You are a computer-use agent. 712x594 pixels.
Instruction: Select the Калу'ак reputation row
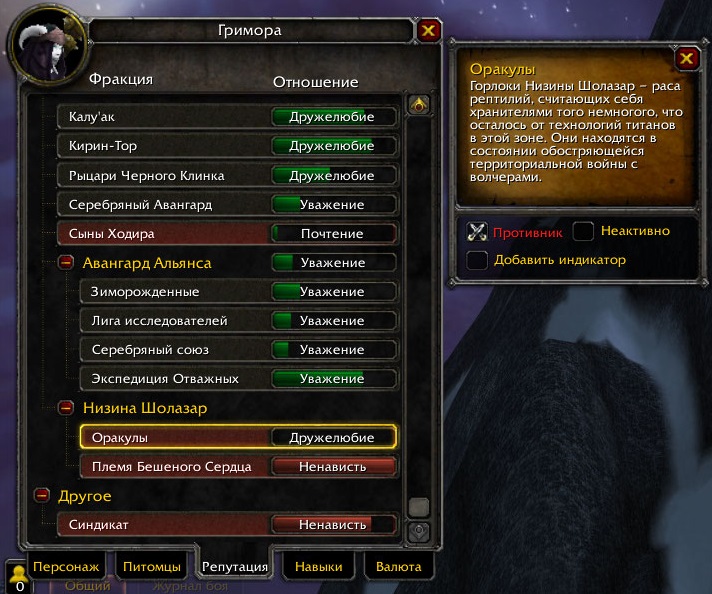pyautogui.click(x=228, y=117)
